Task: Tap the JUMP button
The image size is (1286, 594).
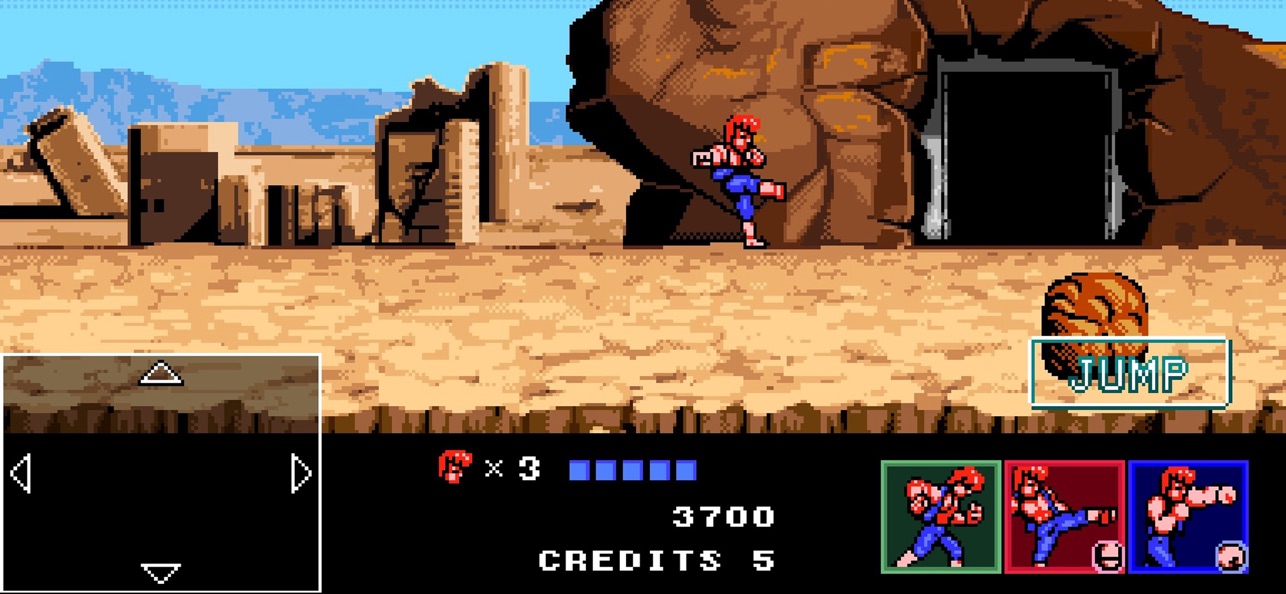Action: [1130, 373]
